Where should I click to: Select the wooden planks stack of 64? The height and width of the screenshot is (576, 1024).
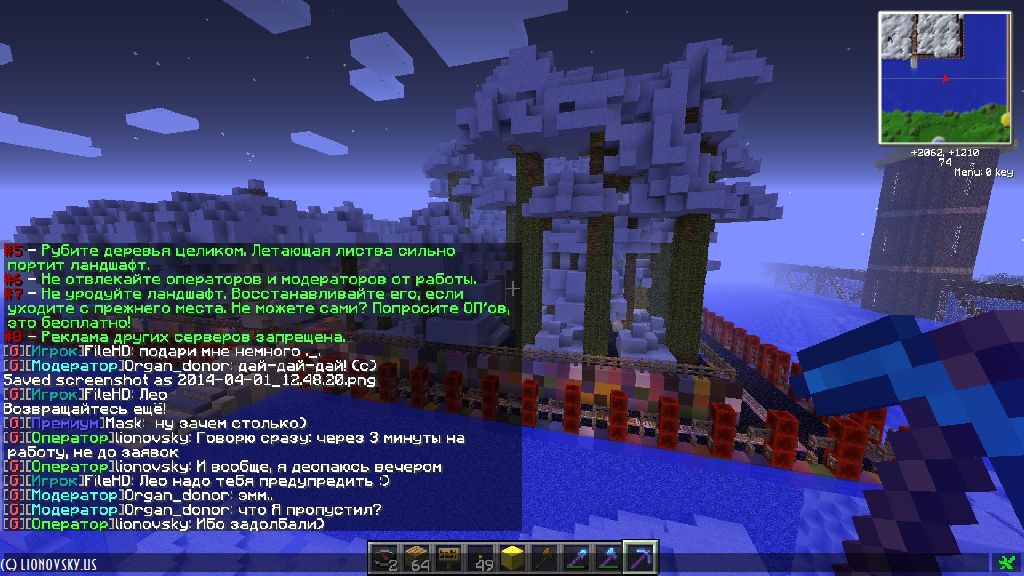[416, 557]
